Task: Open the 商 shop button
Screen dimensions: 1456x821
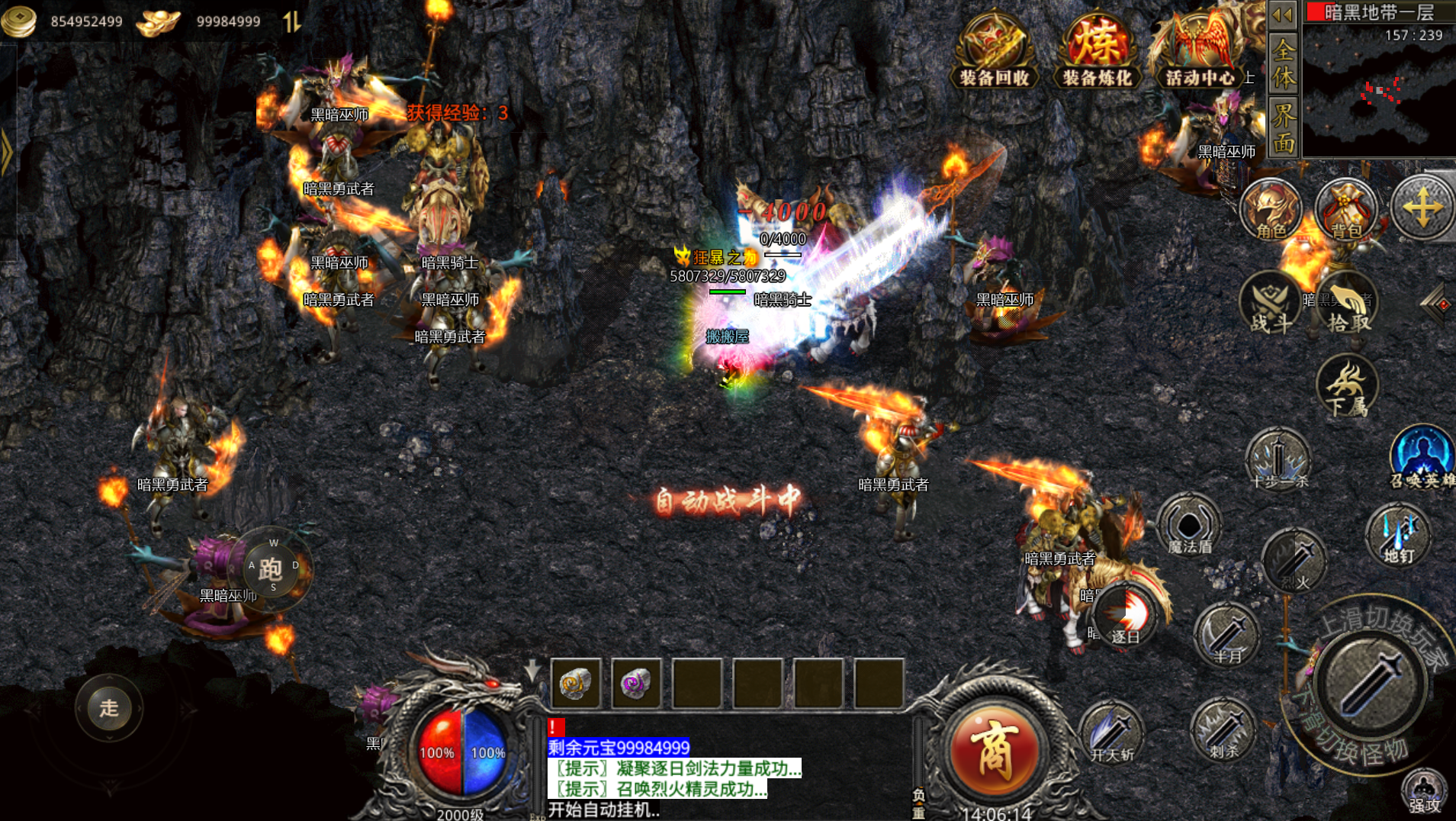Action: click(995, 750)
